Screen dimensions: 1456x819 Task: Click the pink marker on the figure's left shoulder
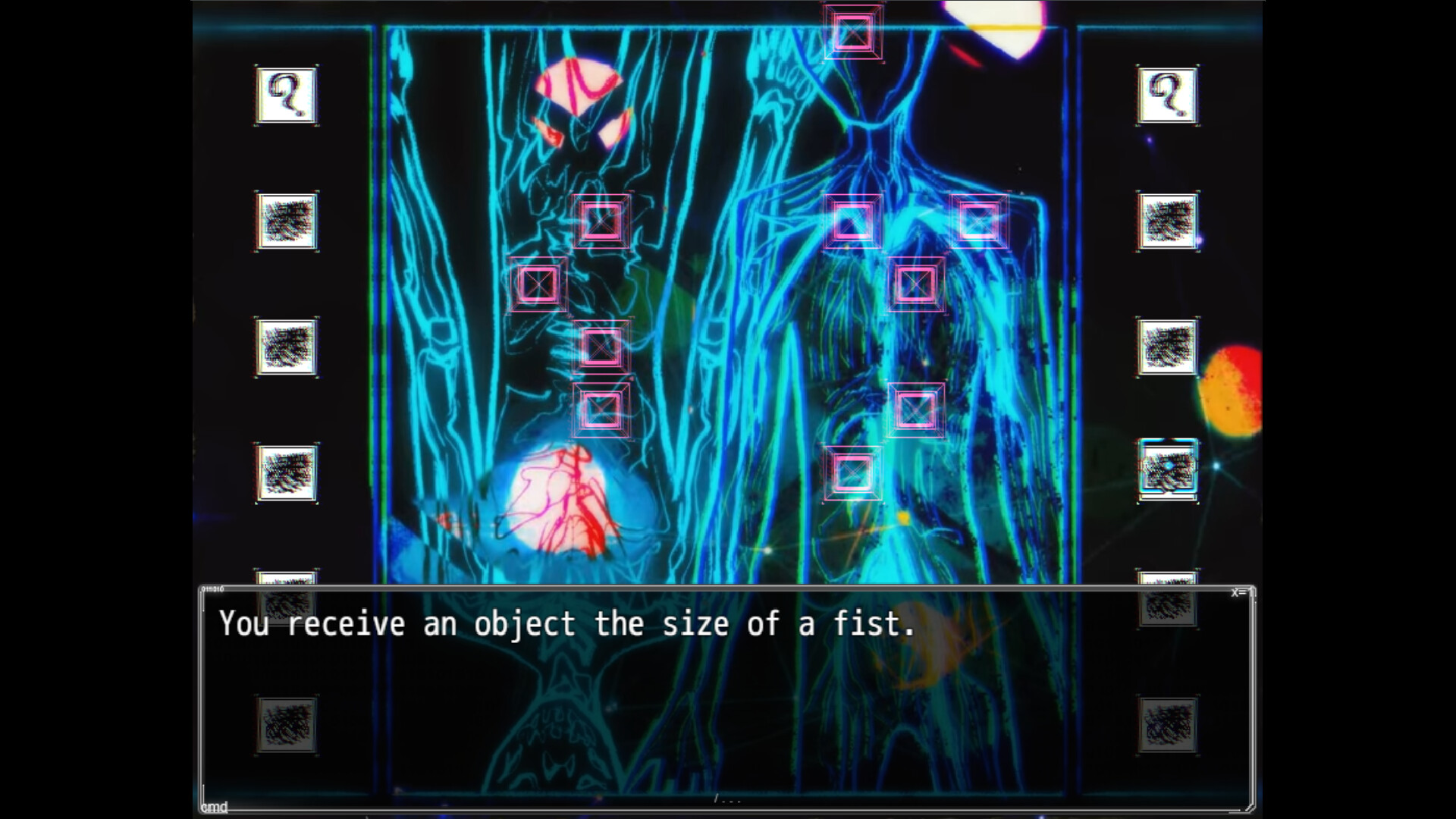tap(979, 222)
